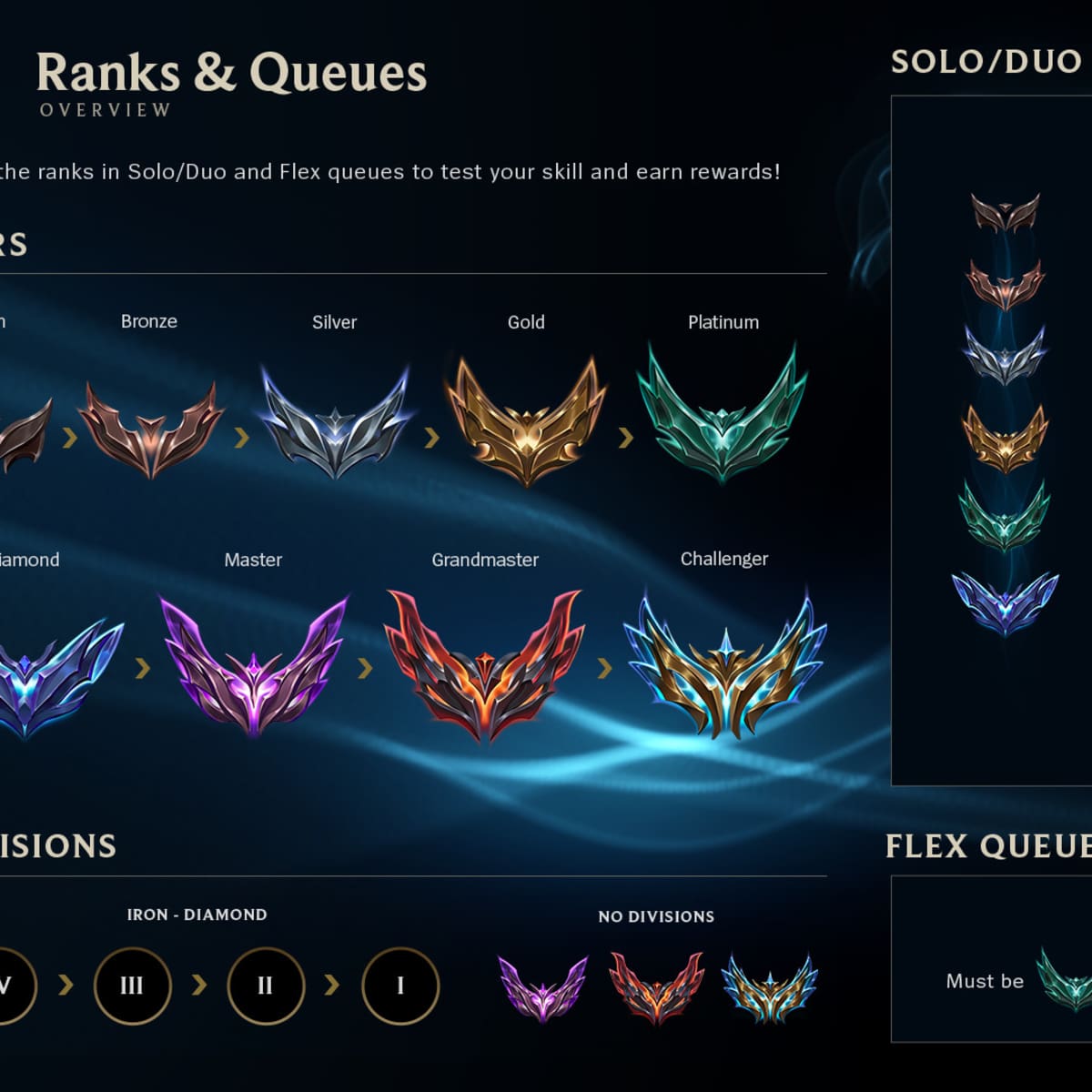Select the Platinum emblem in the Flex Queue panel

coord(1067,981)
